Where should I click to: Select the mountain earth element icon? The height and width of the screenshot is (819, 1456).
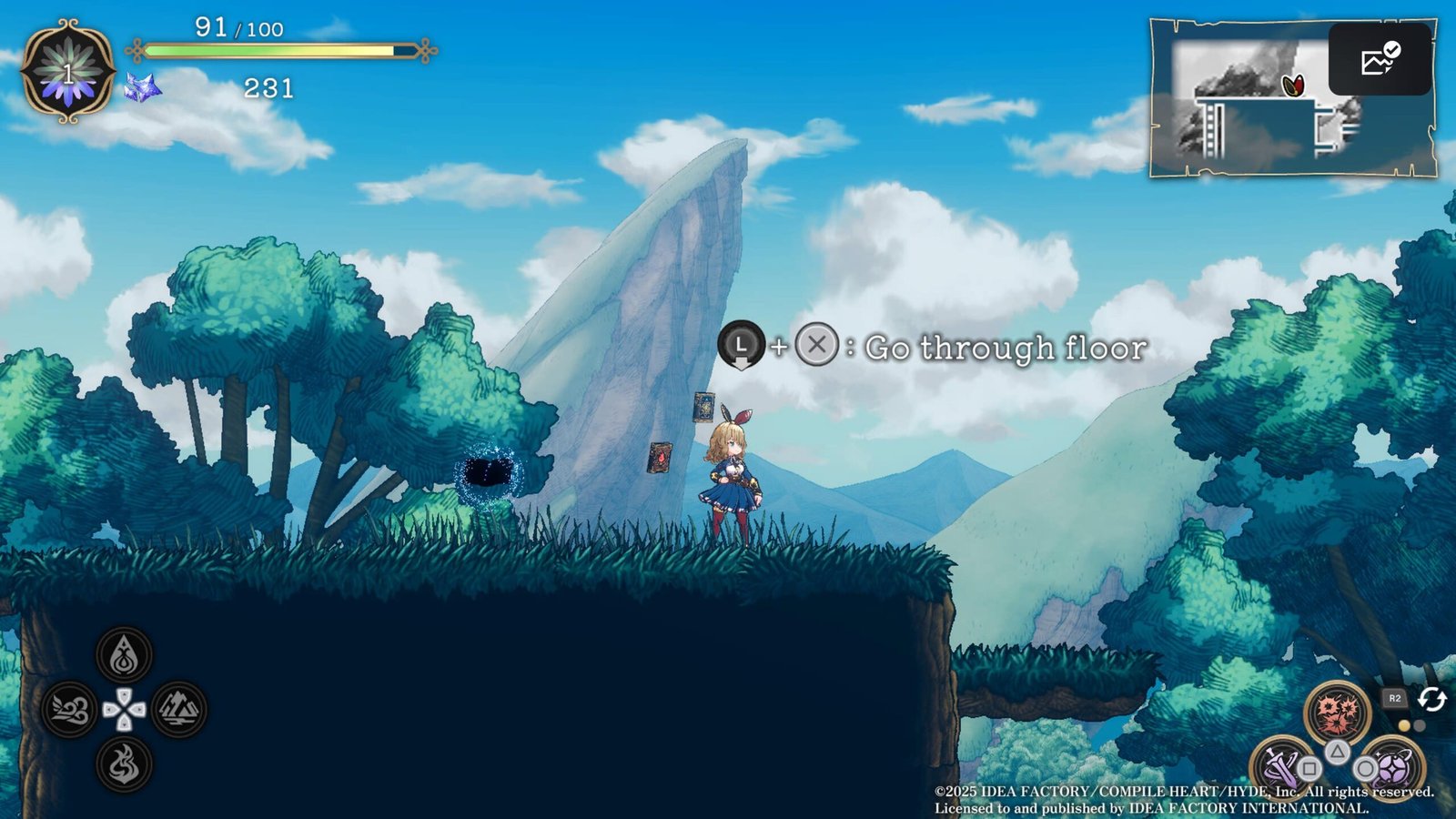click(178, 710)
